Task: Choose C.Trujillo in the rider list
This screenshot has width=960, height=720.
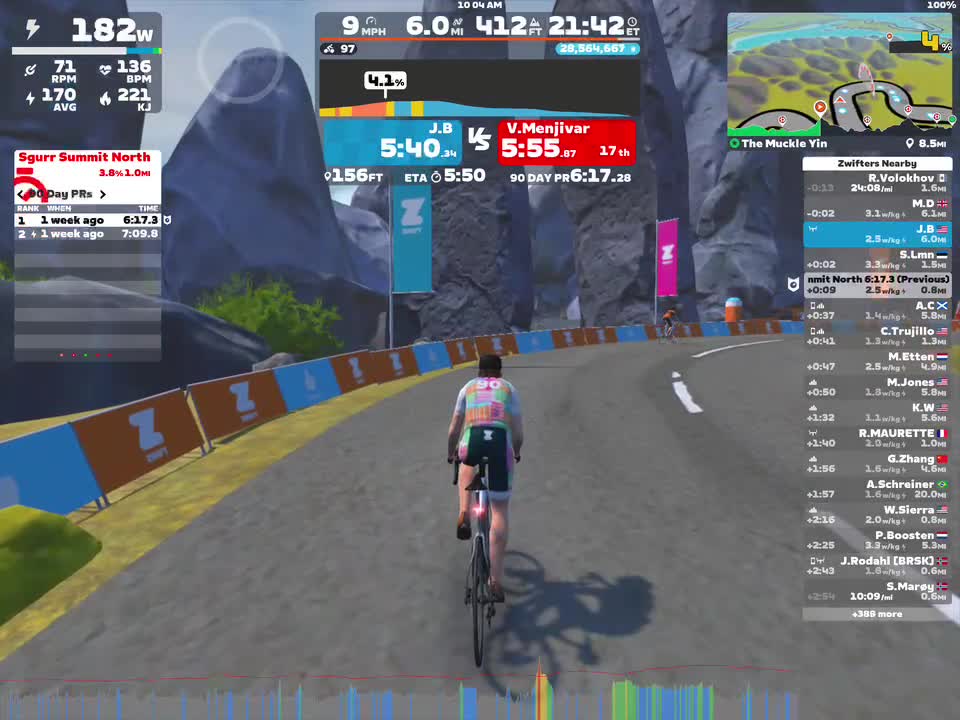Action: click(877, 336)
